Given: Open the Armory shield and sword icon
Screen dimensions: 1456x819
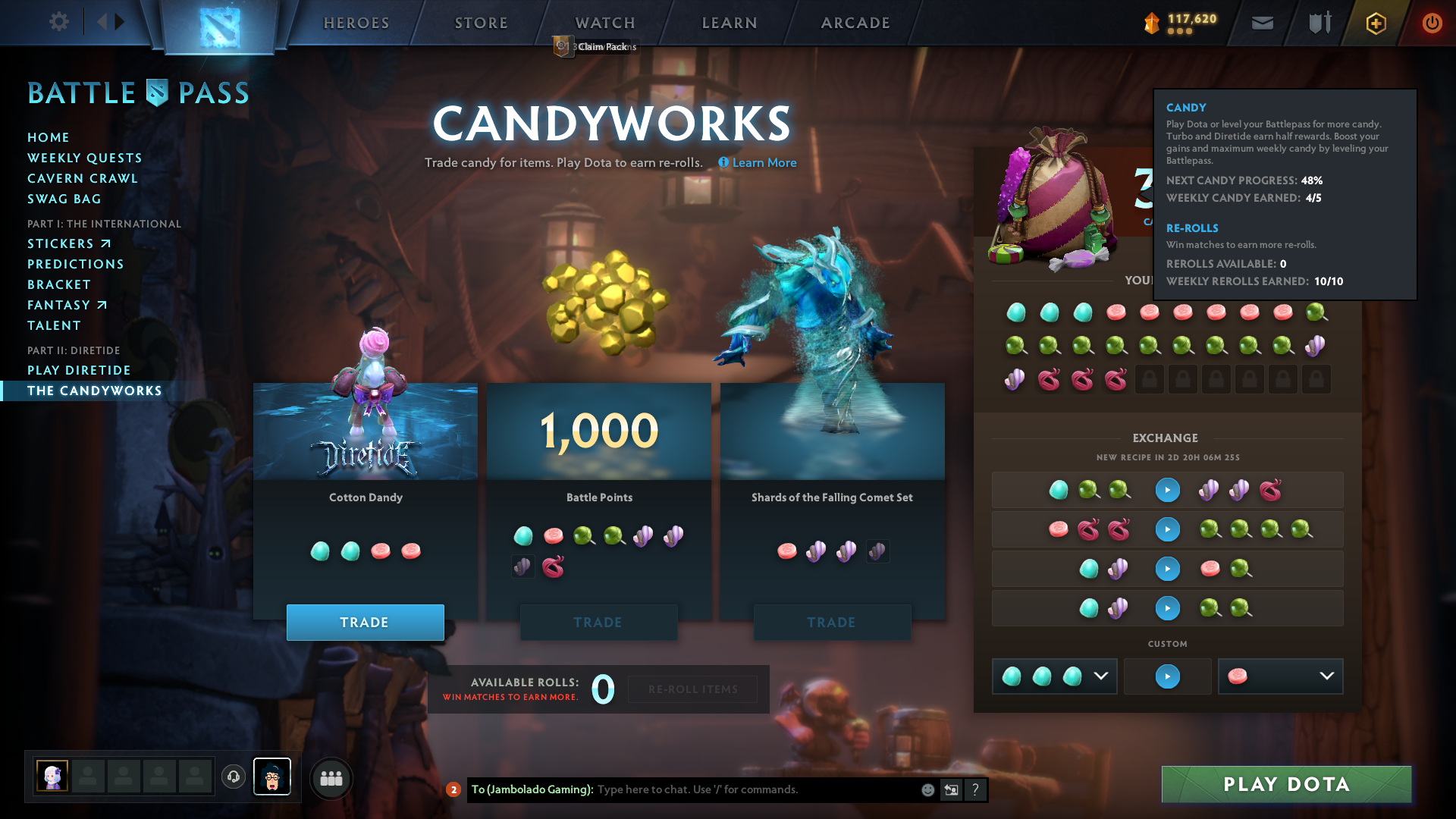Looking at the screenshot, I should click(x=1318, y=23).
